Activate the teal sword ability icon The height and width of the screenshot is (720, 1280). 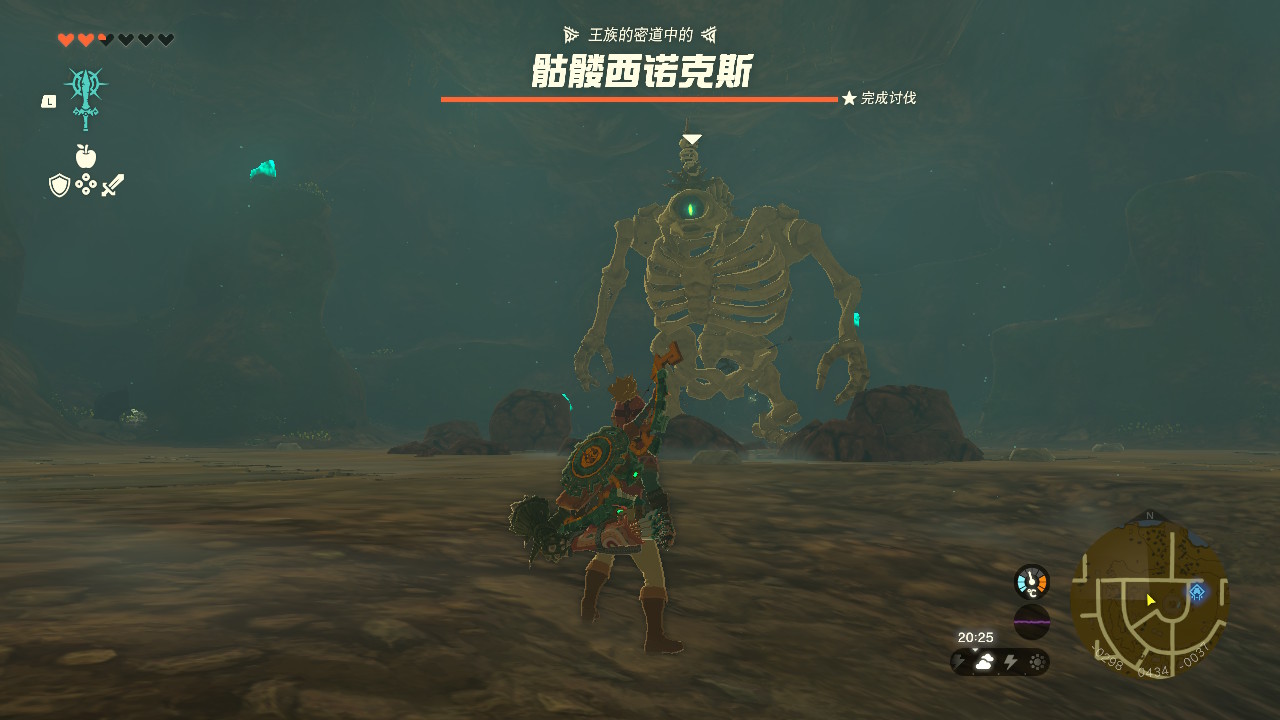click(86, 96)
